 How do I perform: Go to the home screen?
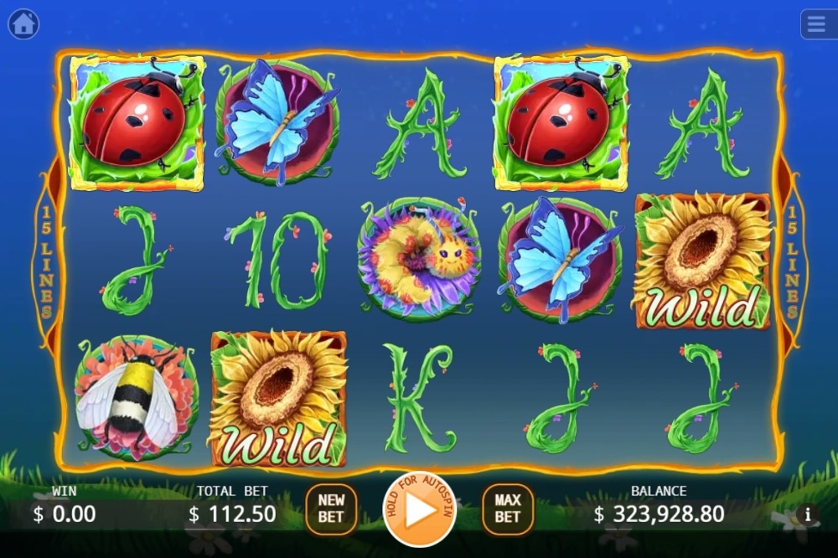coord(23,22)
